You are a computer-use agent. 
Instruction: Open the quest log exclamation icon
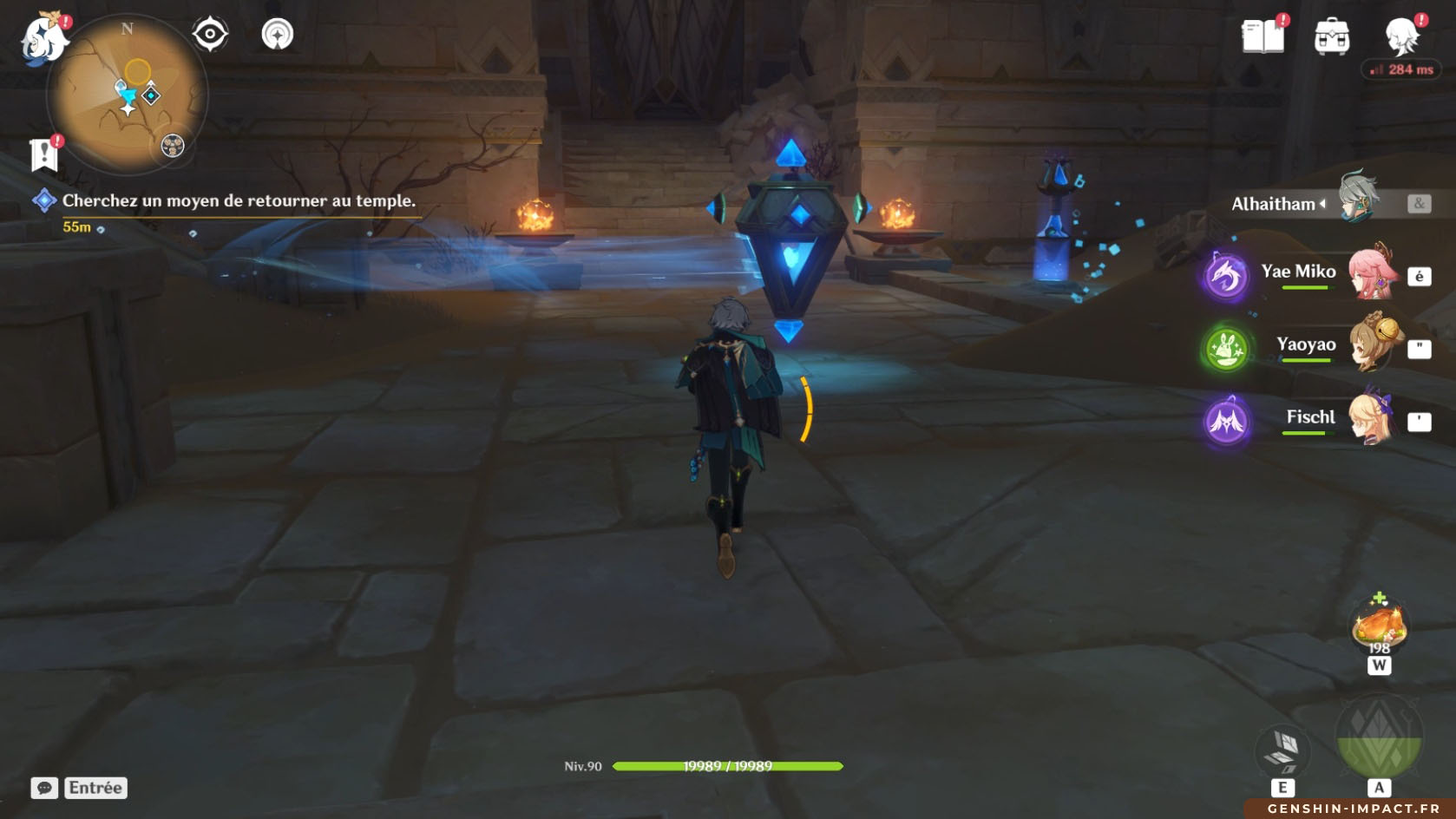[44, 154]
